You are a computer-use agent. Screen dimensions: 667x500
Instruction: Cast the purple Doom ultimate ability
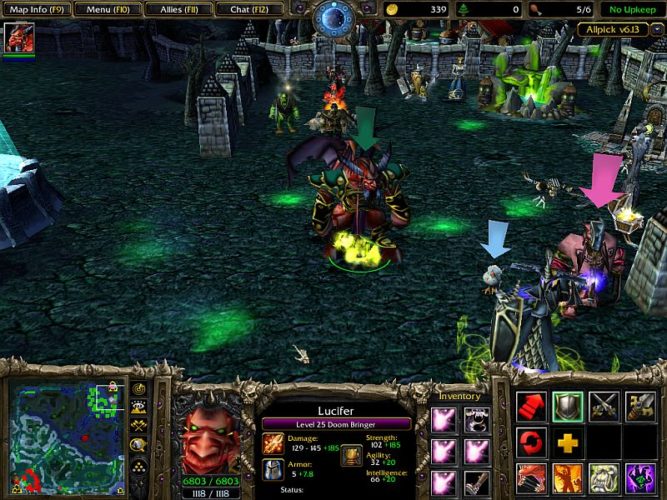click(x=640, y=478)
